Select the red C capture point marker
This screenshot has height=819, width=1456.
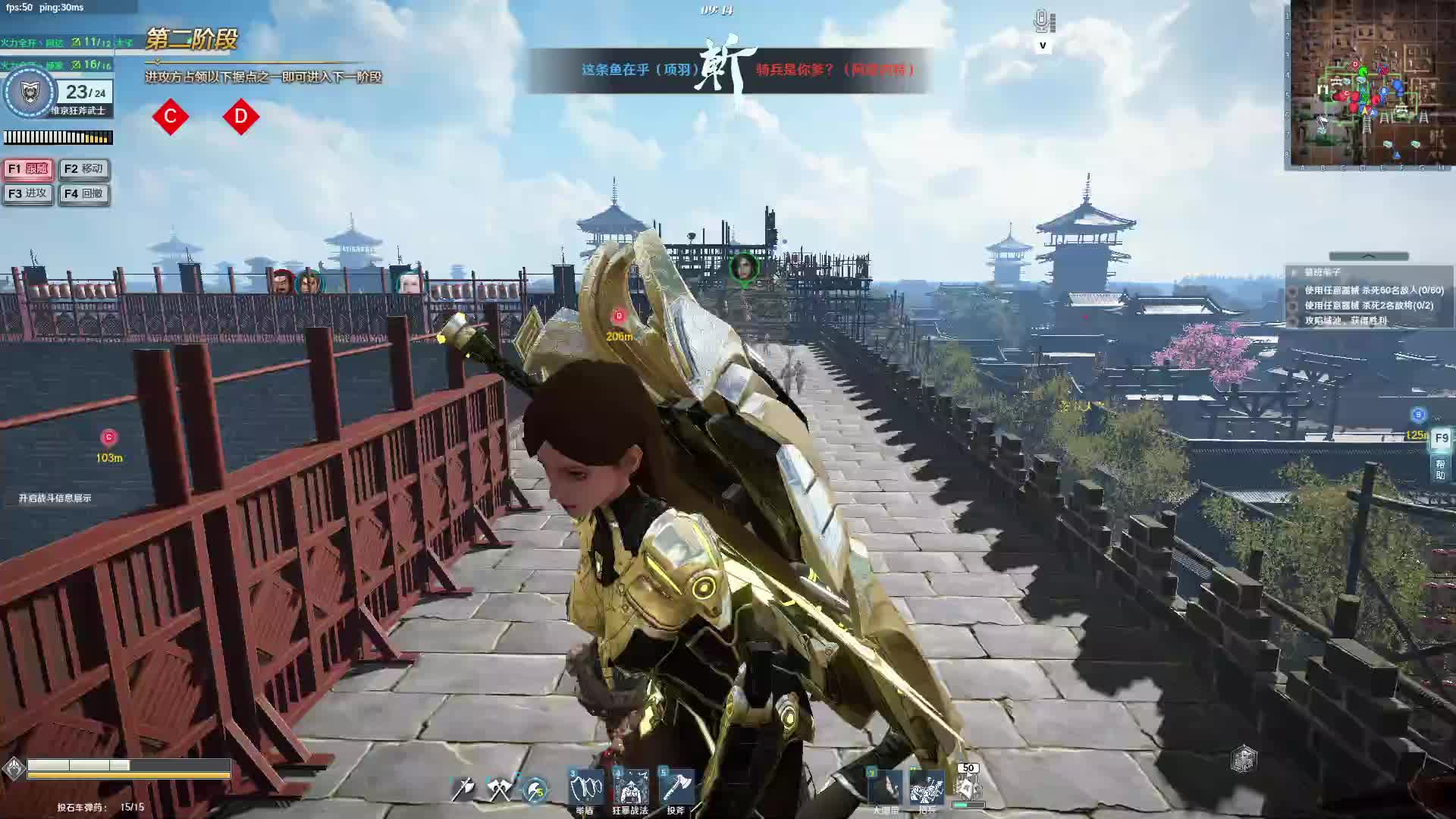point(170,117)
